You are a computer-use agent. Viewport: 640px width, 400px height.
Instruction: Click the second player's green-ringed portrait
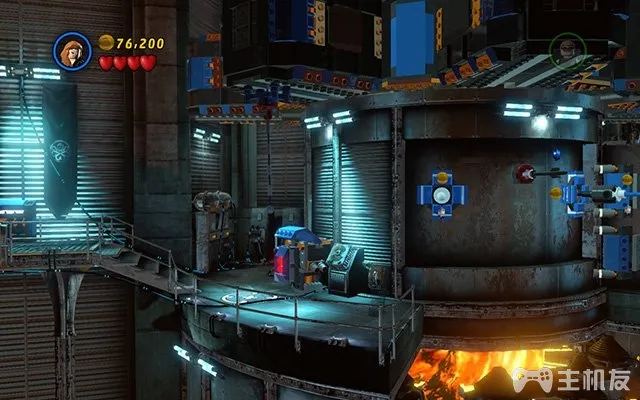click(x=567, y=51)
